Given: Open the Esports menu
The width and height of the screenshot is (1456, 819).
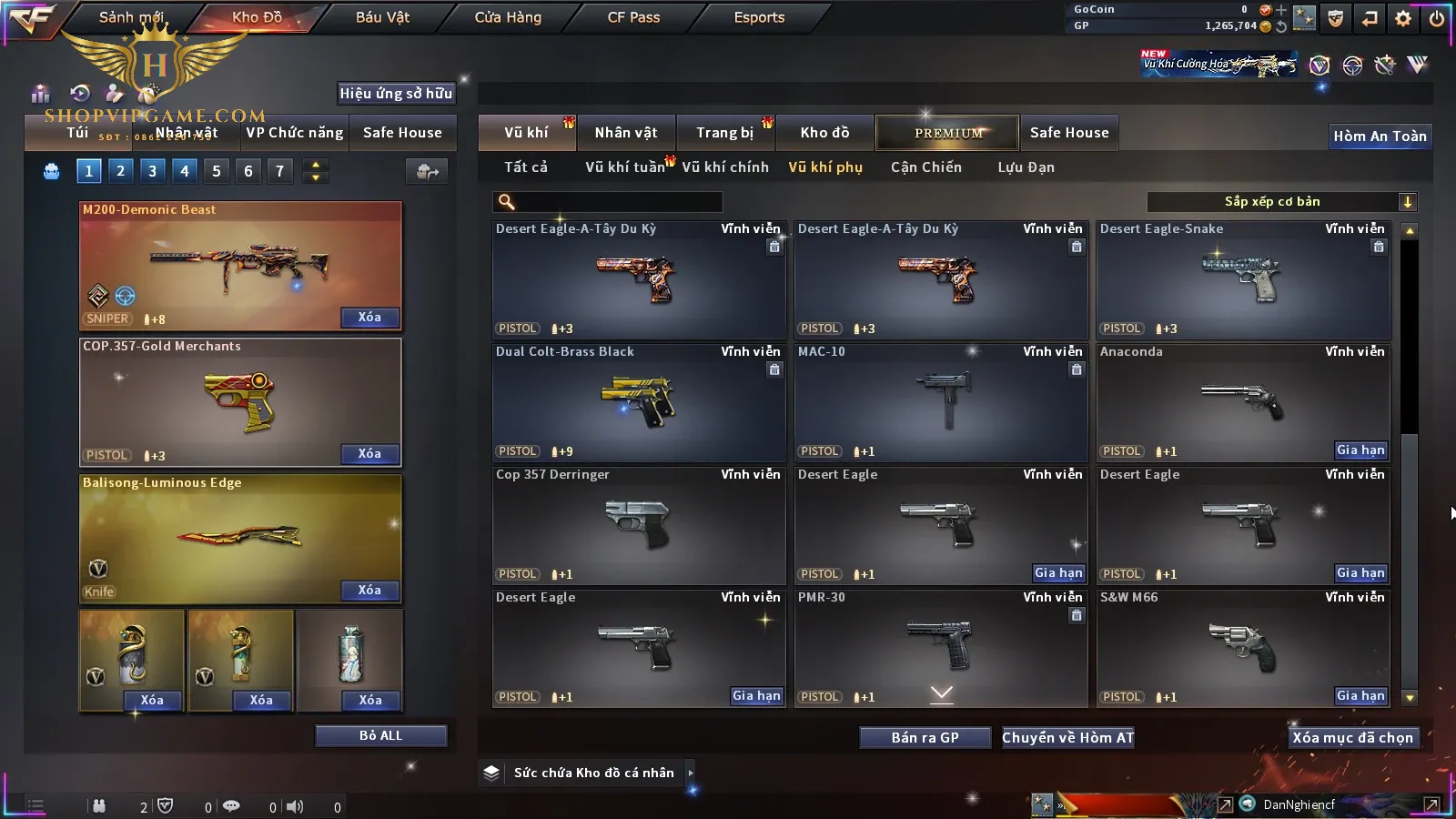Looking at the screenshot, I should [x=759, y=17].
